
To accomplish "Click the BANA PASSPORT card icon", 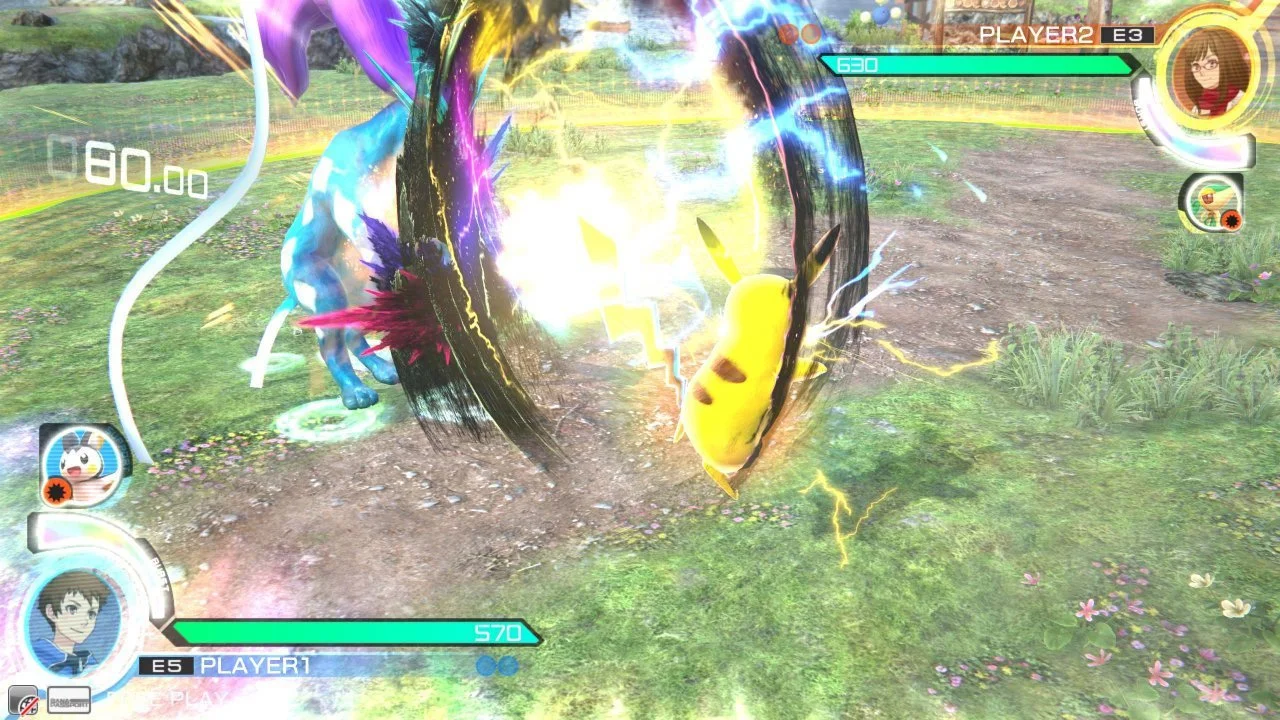I will (x=70, y=700).
